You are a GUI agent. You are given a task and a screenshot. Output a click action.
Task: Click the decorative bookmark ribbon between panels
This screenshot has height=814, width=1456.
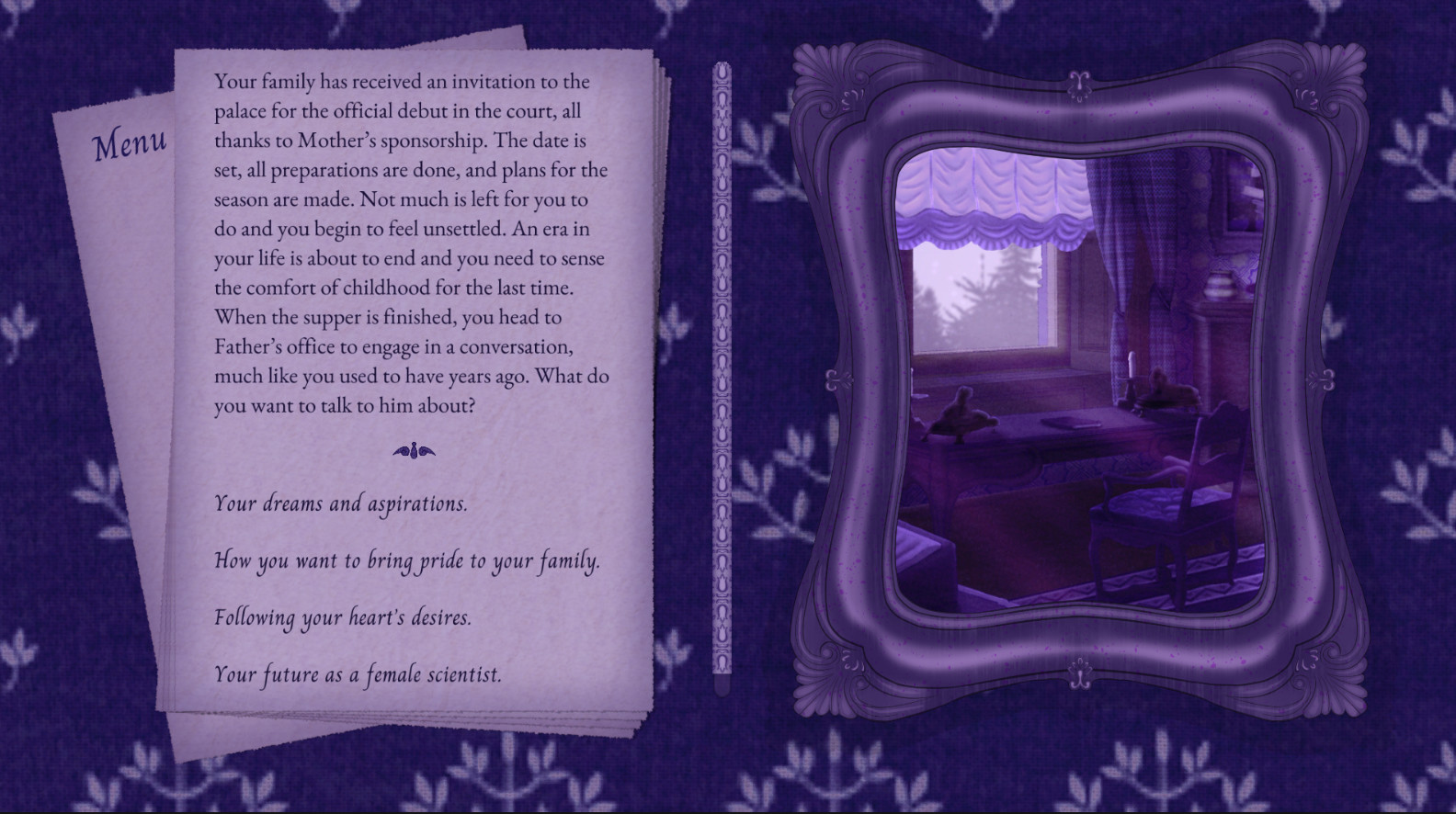coord(722,367)
